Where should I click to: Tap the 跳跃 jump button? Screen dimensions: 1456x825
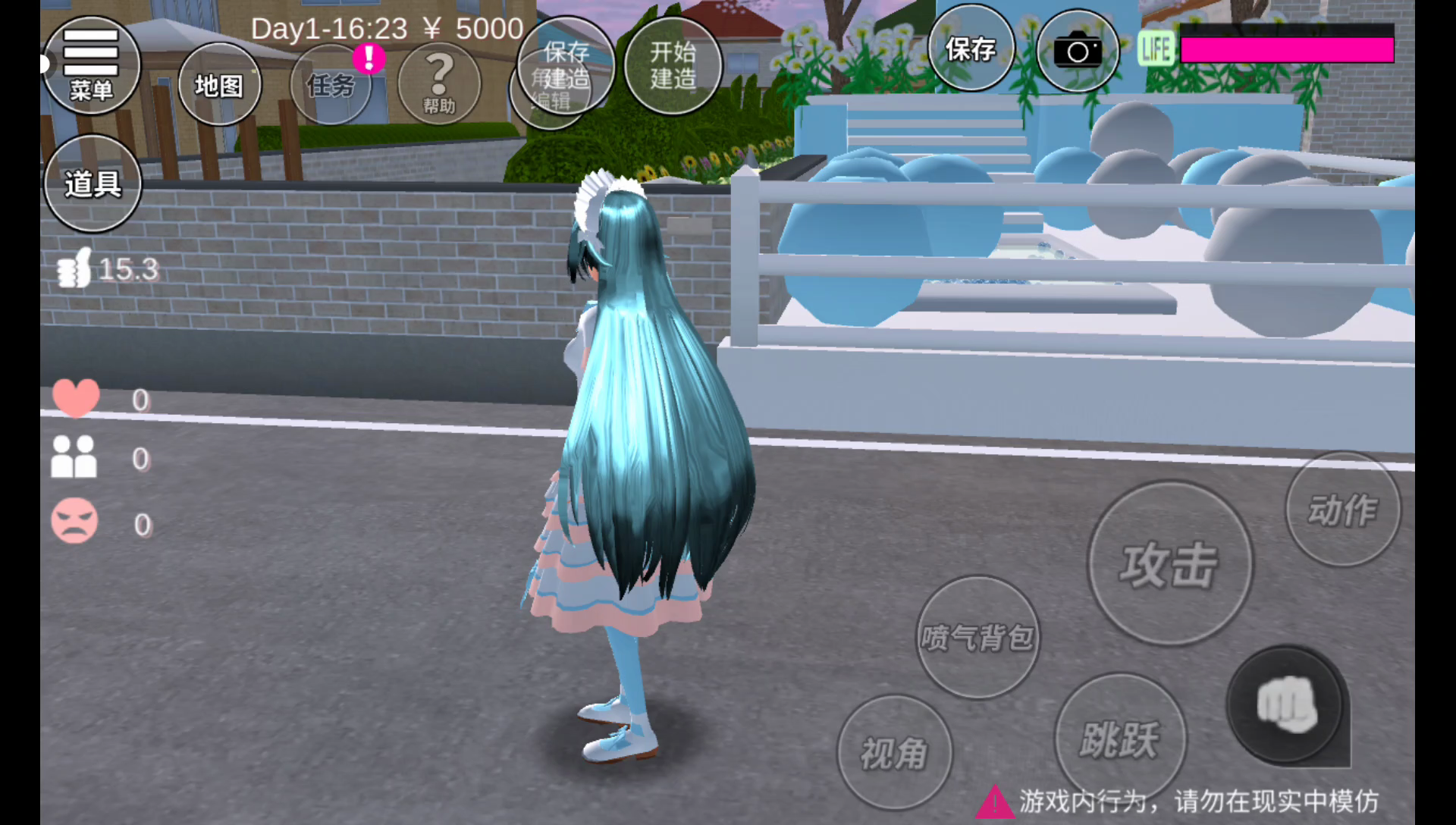coord(1120,739)
